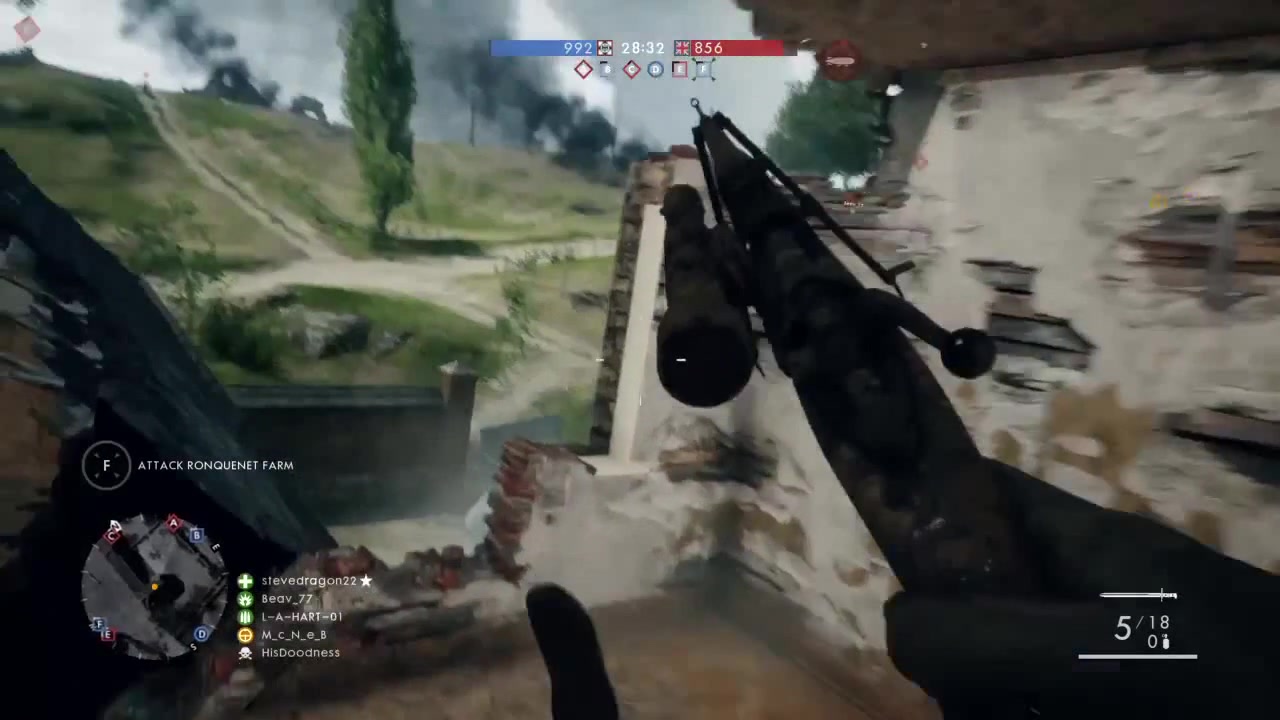This screenshot has width=1280, height=720.
Task: Select objective A diamond marker at top
Action: pos(583,69)
